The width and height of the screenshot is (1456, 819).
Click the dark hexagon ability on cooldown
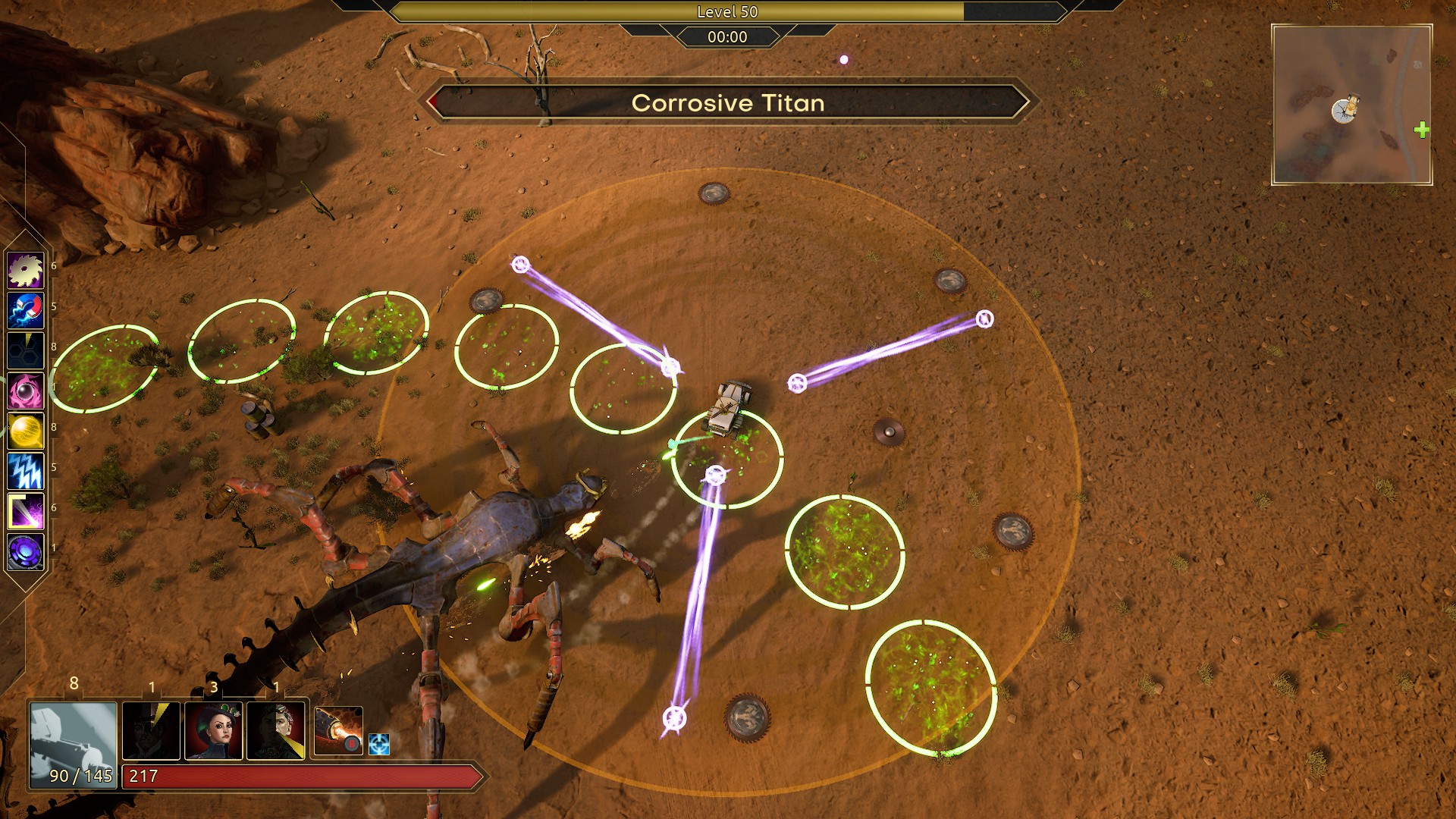(x=25, y=351)
